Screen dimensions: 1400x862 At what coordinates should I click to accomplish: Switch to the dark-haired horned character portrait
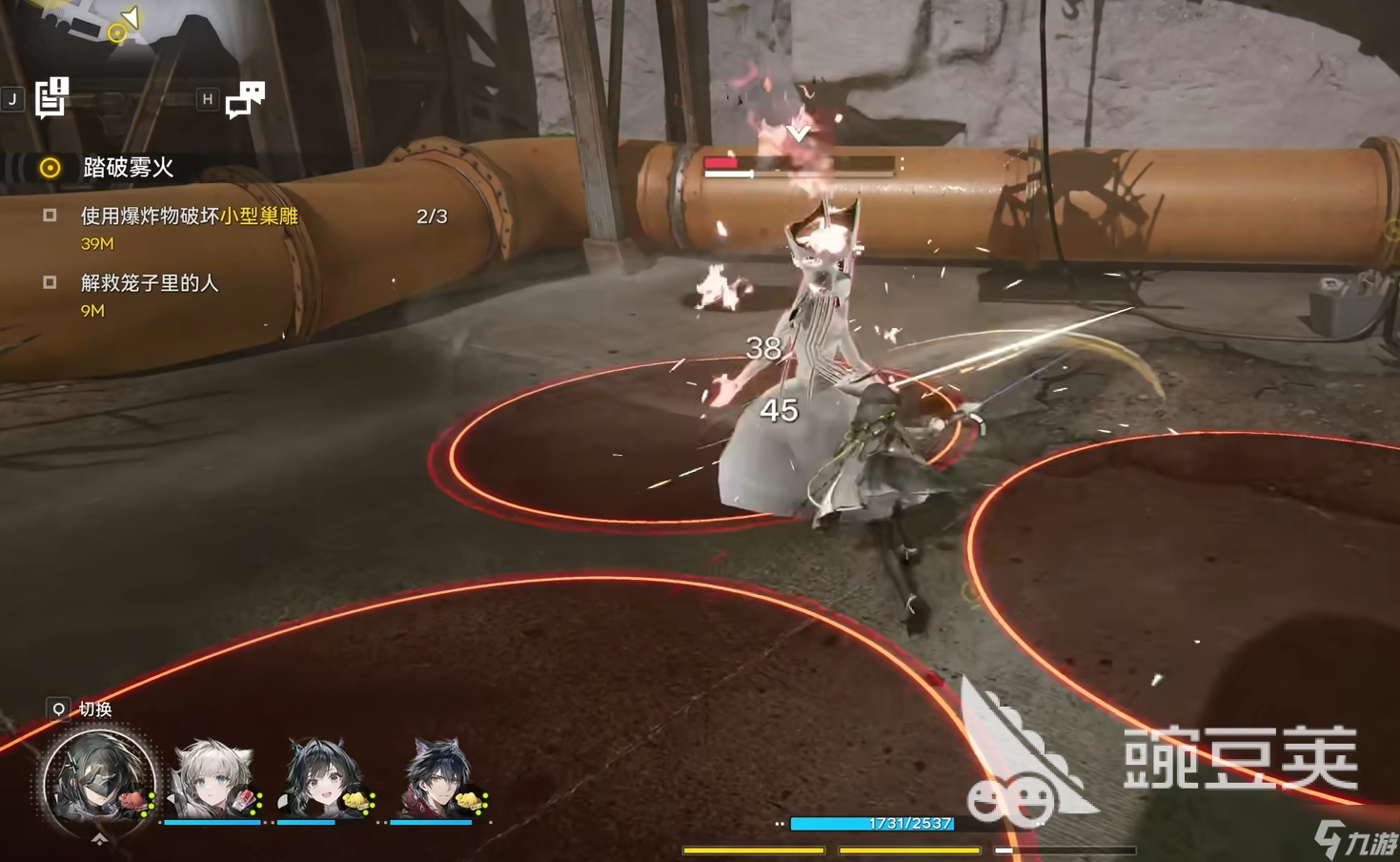tap(438, 779)
